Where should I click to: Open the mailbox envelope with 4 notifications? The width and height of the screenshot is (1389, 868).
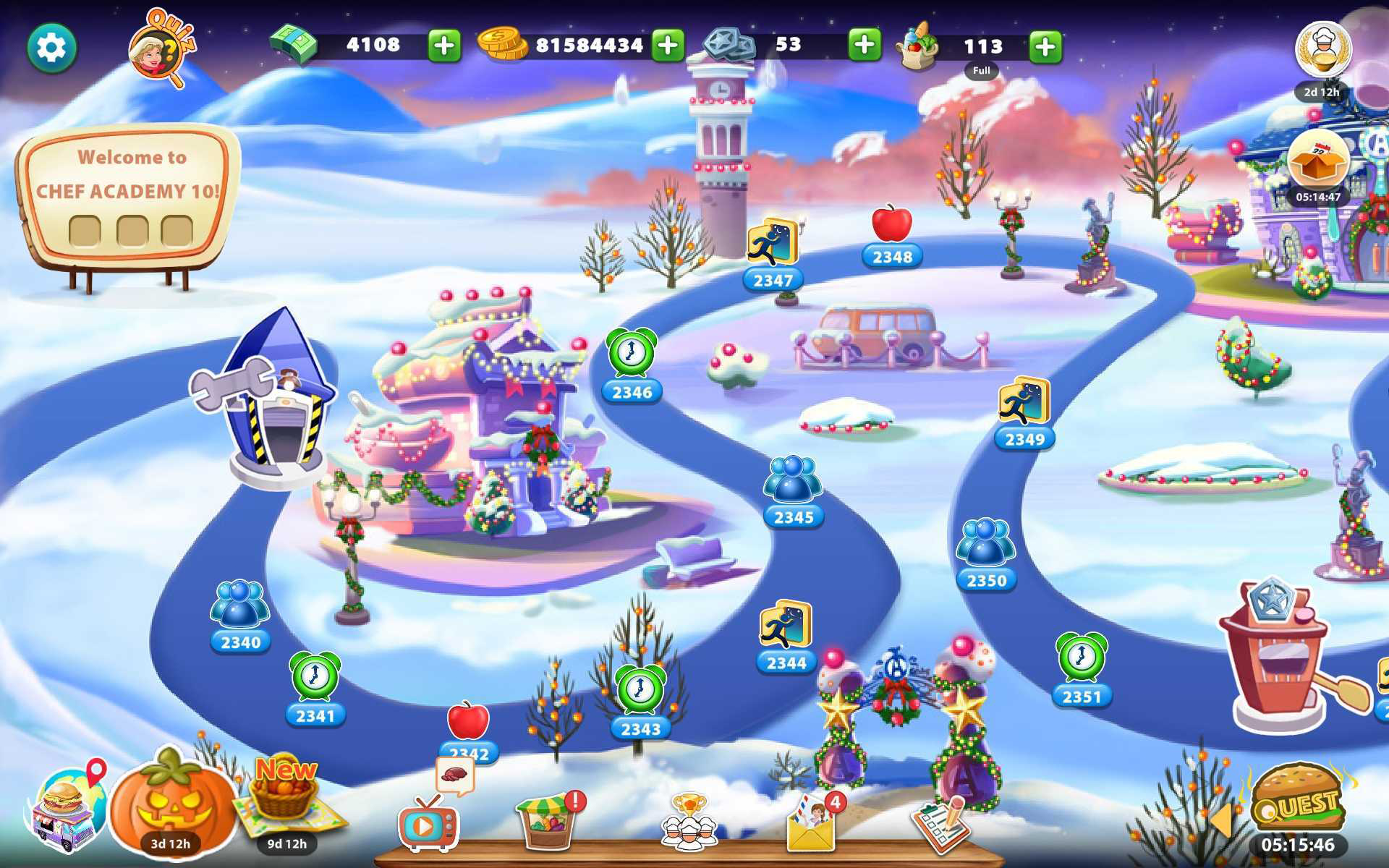click(812, 825)
